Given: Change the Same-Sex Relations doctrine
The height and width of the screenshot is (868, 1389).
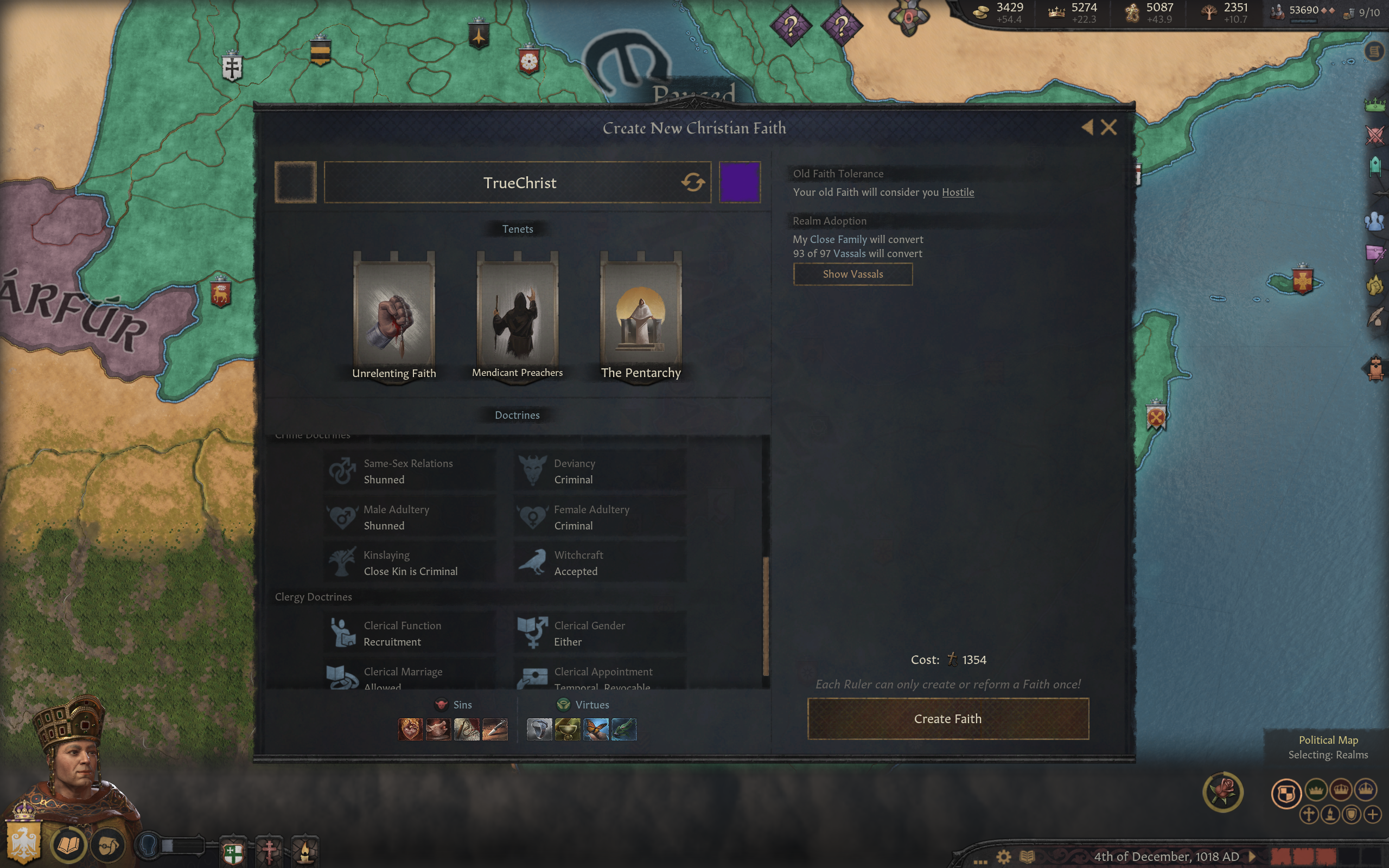Looking at the screenshot, I should (x=410, y=471).
